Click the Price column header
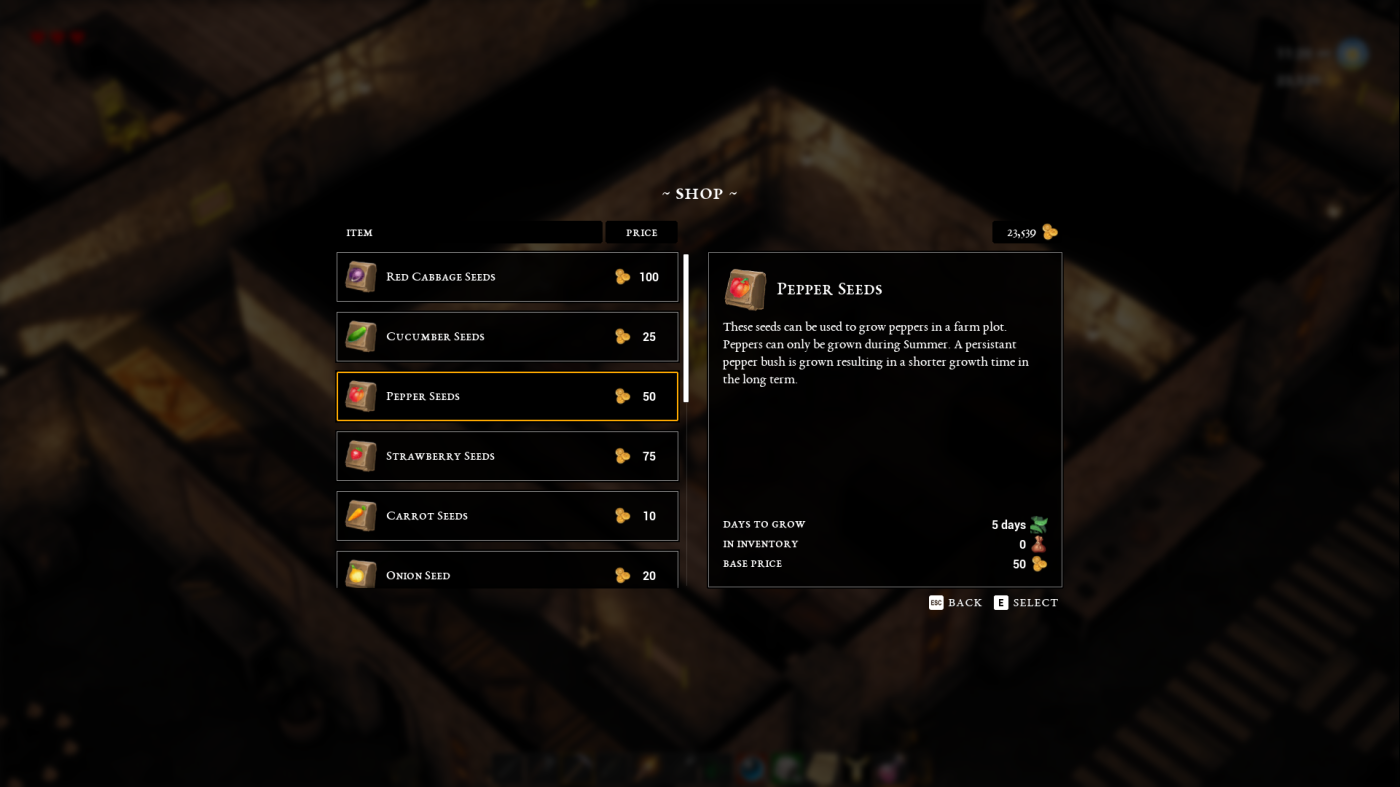This screenshot has width=1400, height=787. click(x=641, y=233)
